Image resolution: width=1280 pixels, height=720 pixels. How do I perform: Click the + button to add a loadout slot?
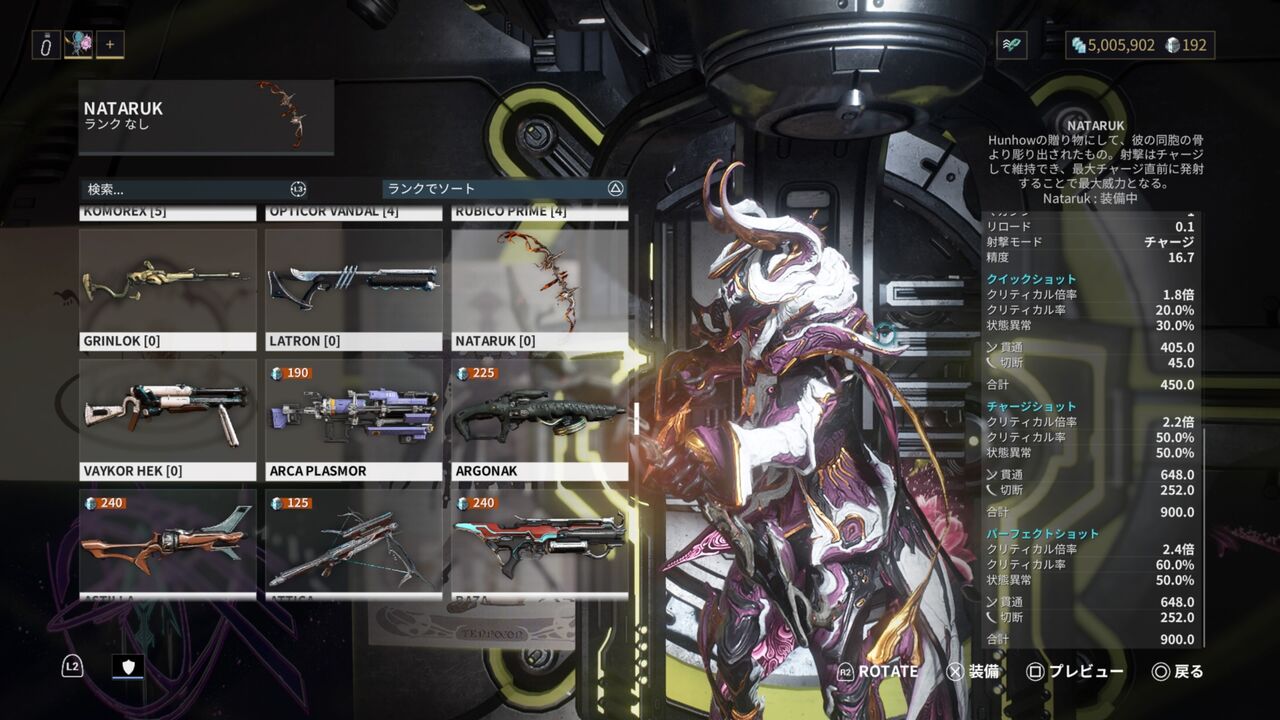point(108,44)
